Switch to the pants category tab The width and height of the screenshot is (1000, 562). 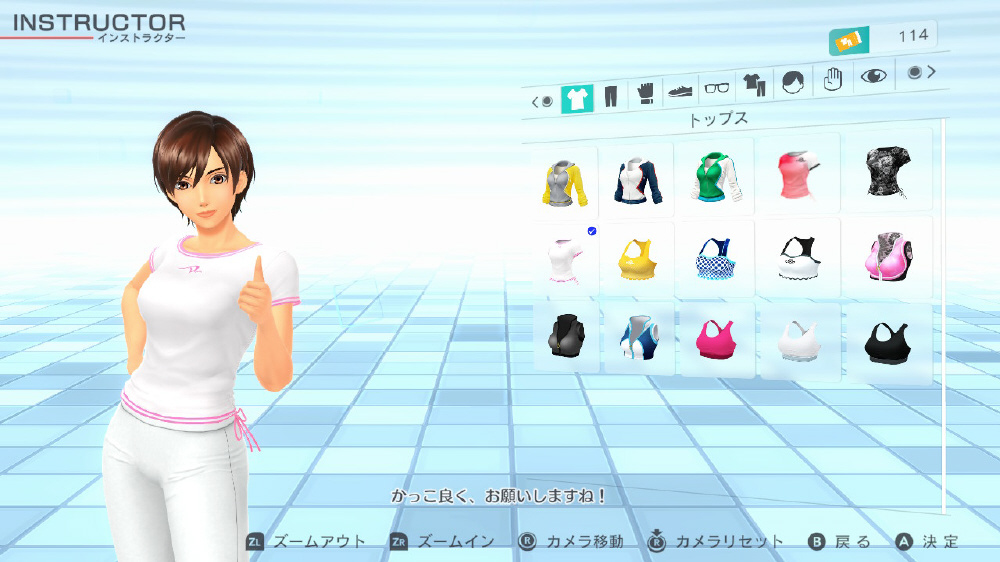tap(611, 97)
